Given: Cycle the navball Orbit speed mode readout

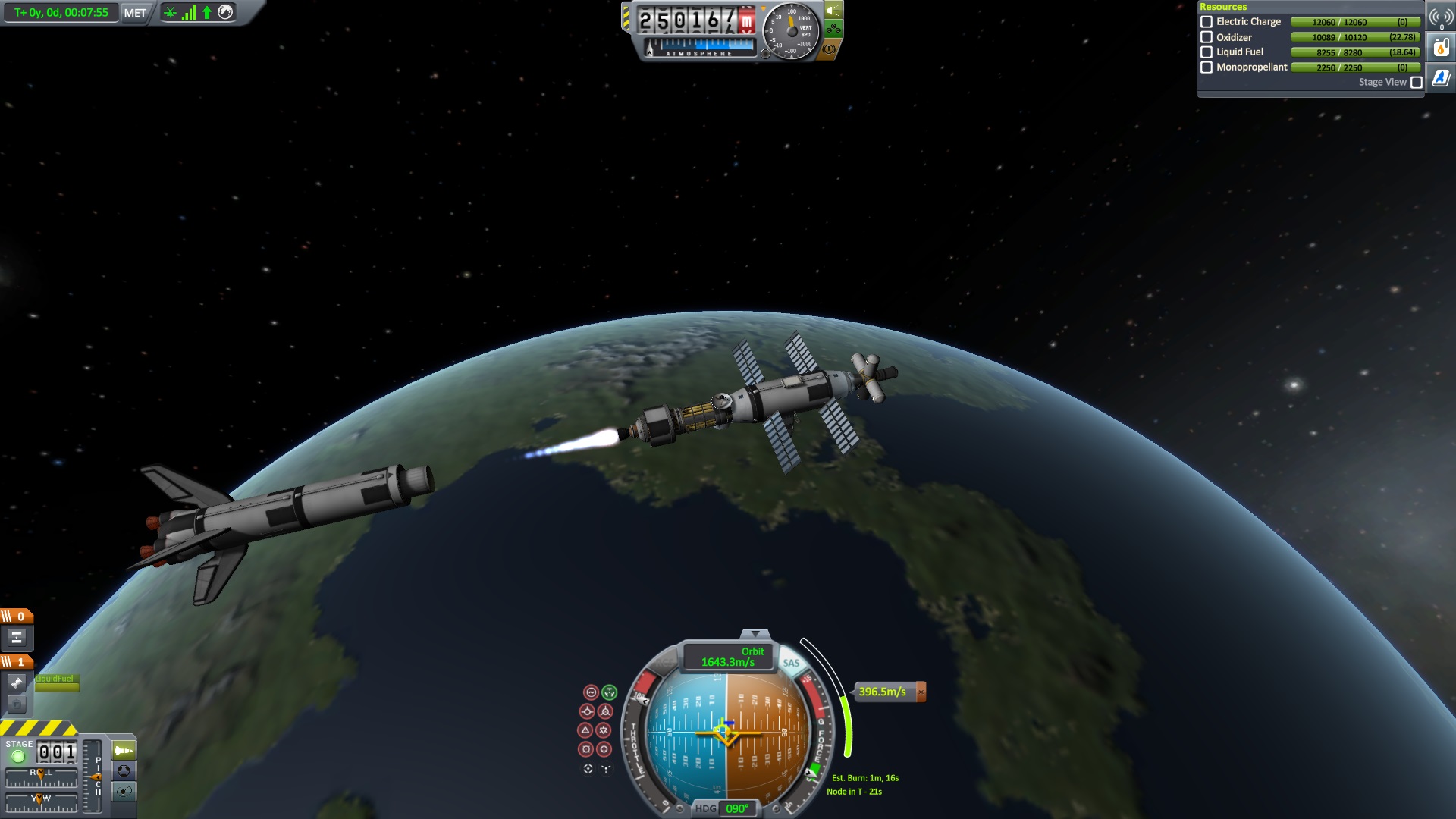Looking at the screenshot, I should pyautogui.click(x=728, y=657).
